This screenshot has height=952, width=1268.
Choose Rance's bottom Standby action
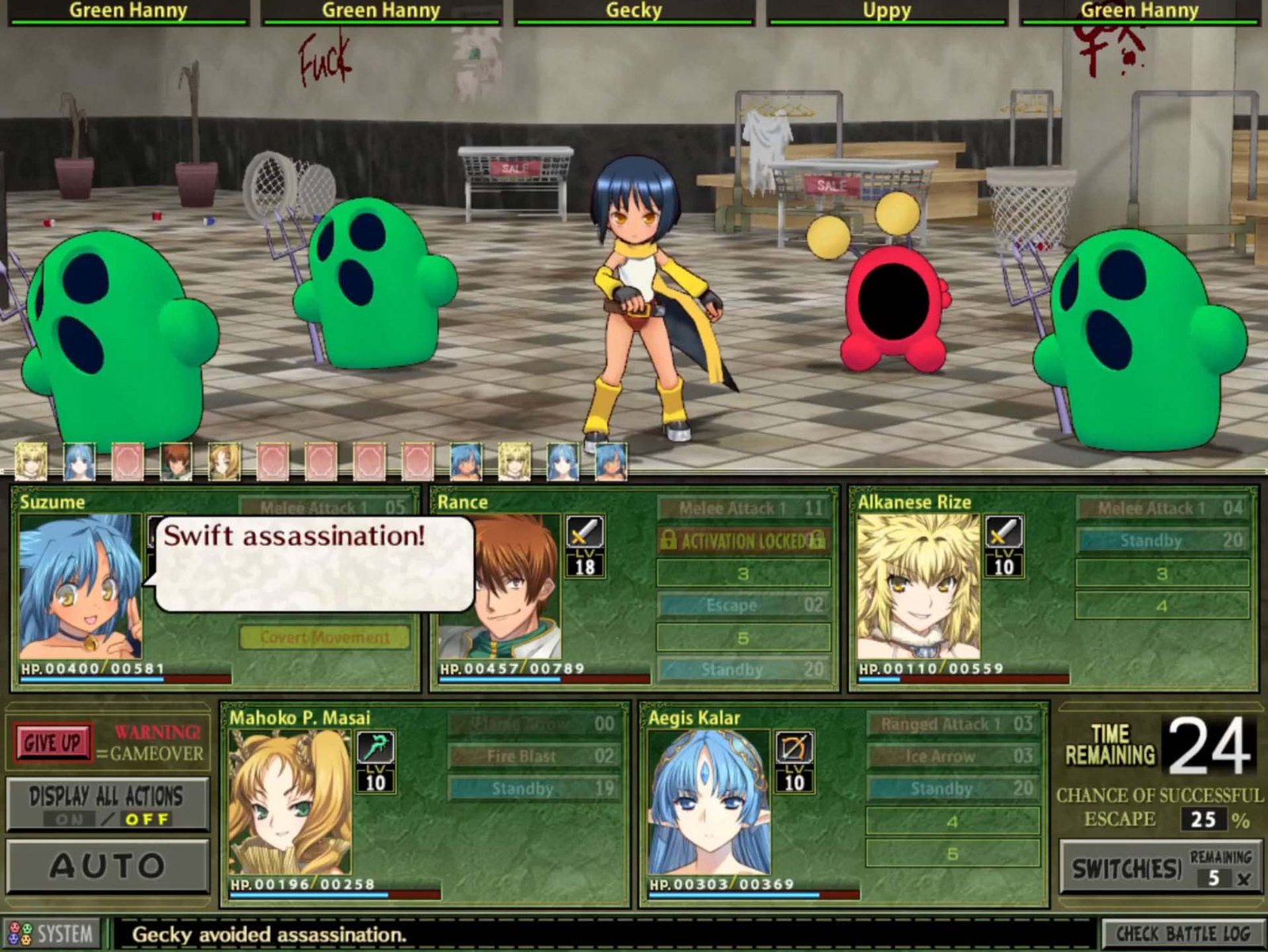coord(743,670)
